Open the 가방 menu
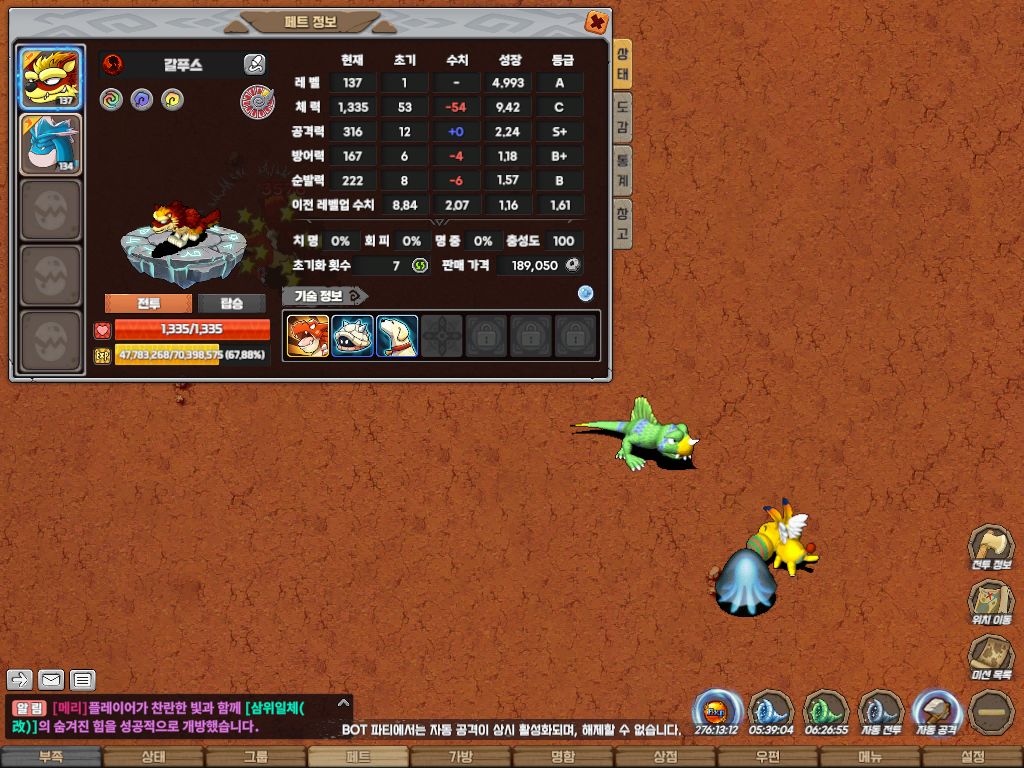Screen dimensions: 1024x768 click(x=460, y=757)
